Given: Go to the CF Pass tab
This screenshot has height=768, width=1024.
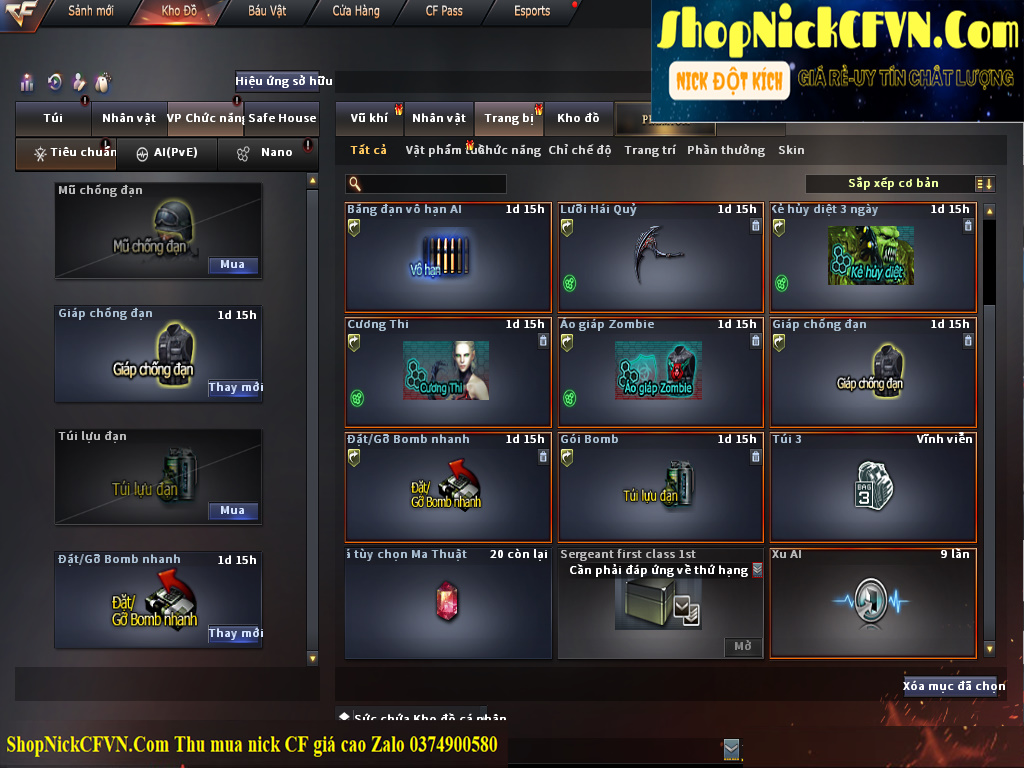Looking at the screenshot, I should coord(444,11).
